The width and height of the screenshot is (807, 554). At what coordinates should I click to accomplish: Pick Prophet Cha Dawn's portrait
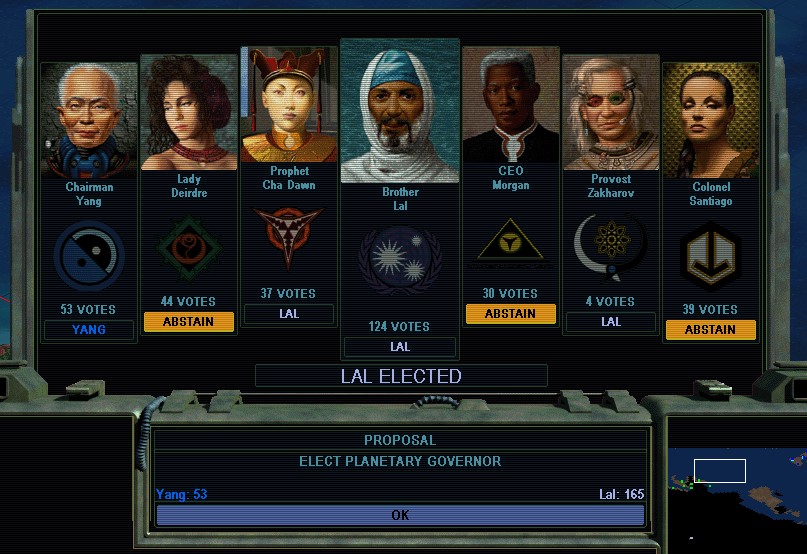[289, 104]
